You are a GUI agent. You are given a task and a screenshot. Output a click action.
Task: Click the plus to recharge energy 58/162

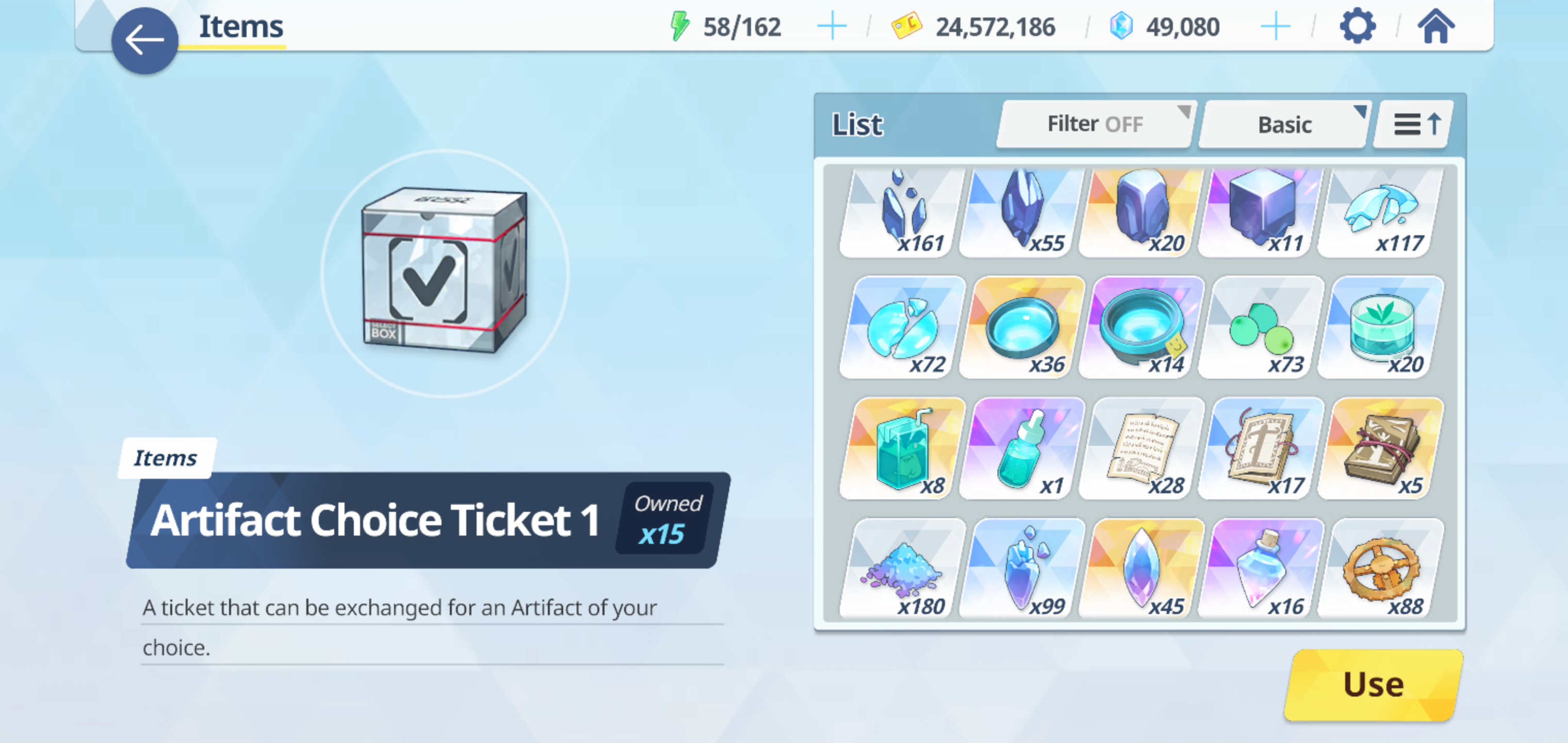click(x=831, y=26)
